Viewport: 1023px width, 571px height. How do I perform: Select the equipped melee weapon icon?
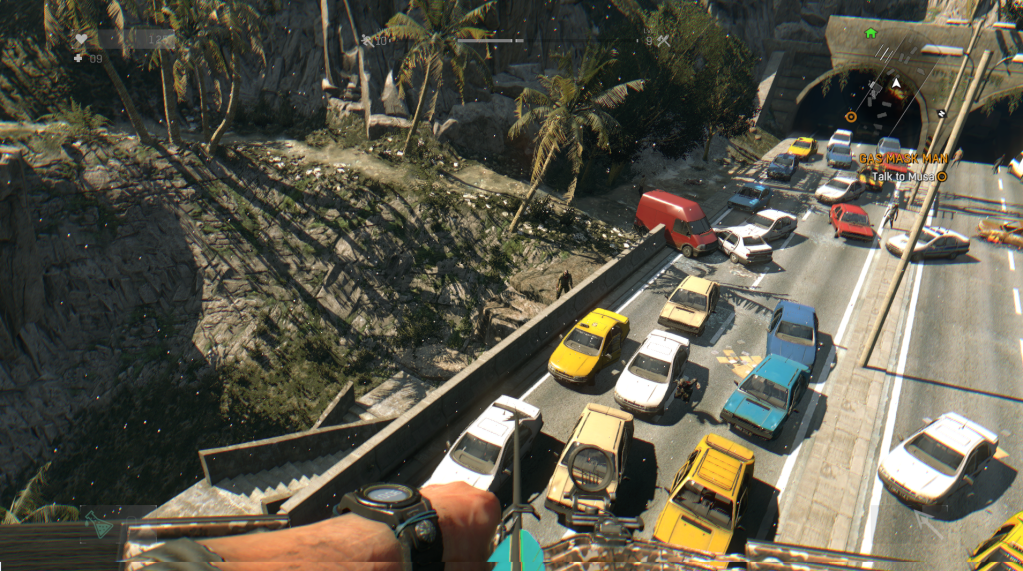point(367,41)
